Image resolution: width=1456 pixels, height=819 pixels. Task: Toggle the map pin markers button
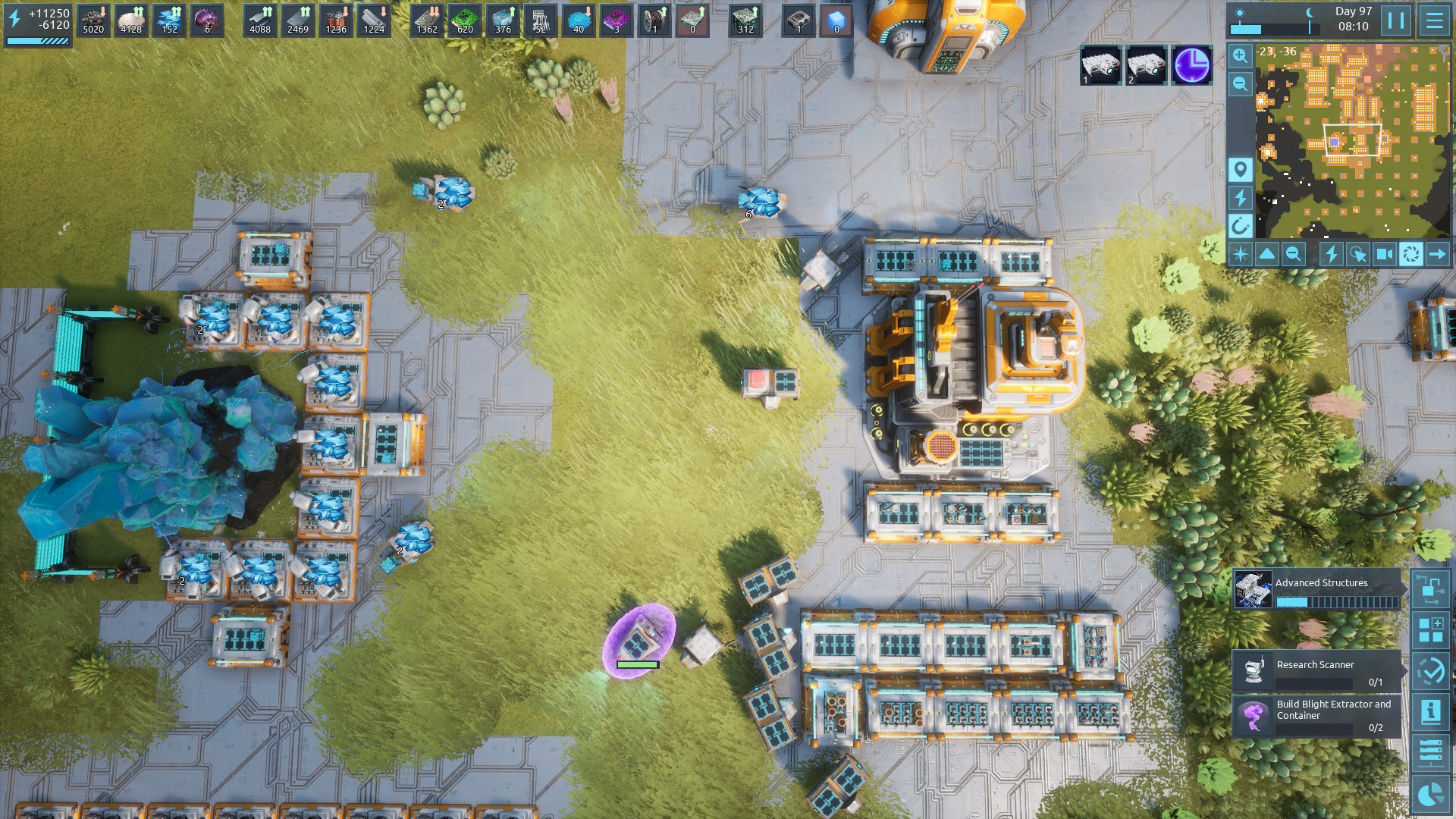[x=1240, y=169]
